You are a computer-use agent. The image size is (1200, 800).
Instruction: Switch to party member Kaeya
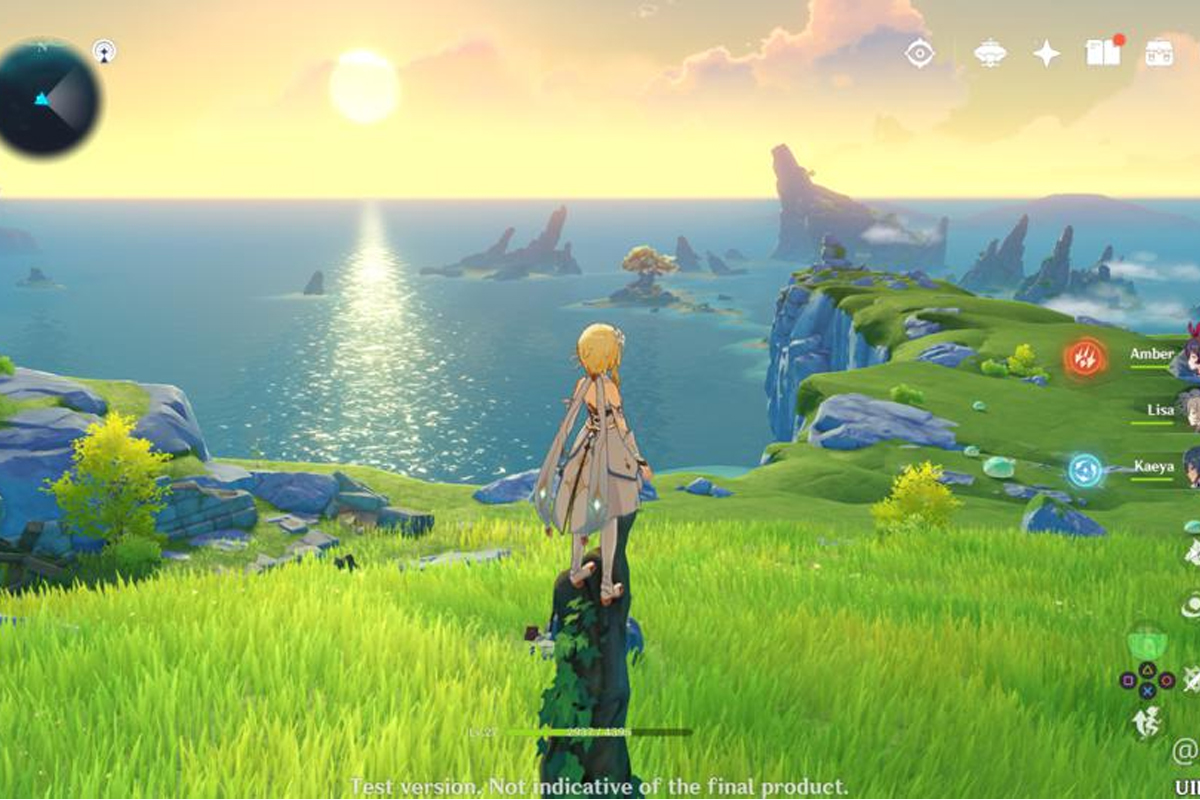point(1154,466)
